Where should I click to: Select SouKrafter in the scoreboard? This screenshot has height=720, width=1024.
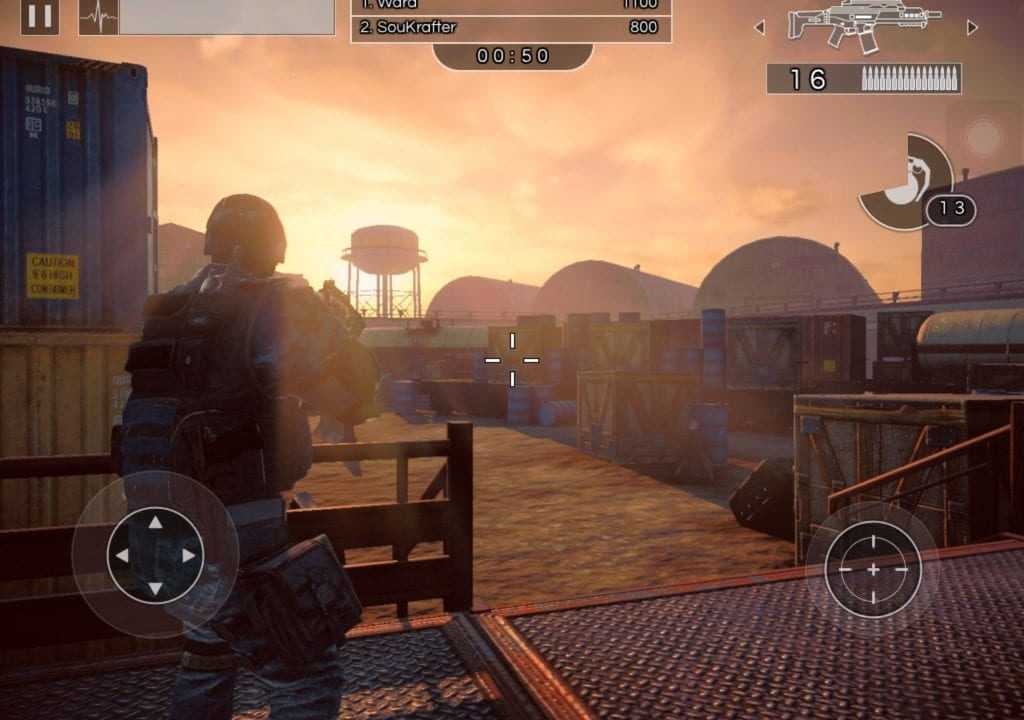pyautogui.click(x=510, y=28)
